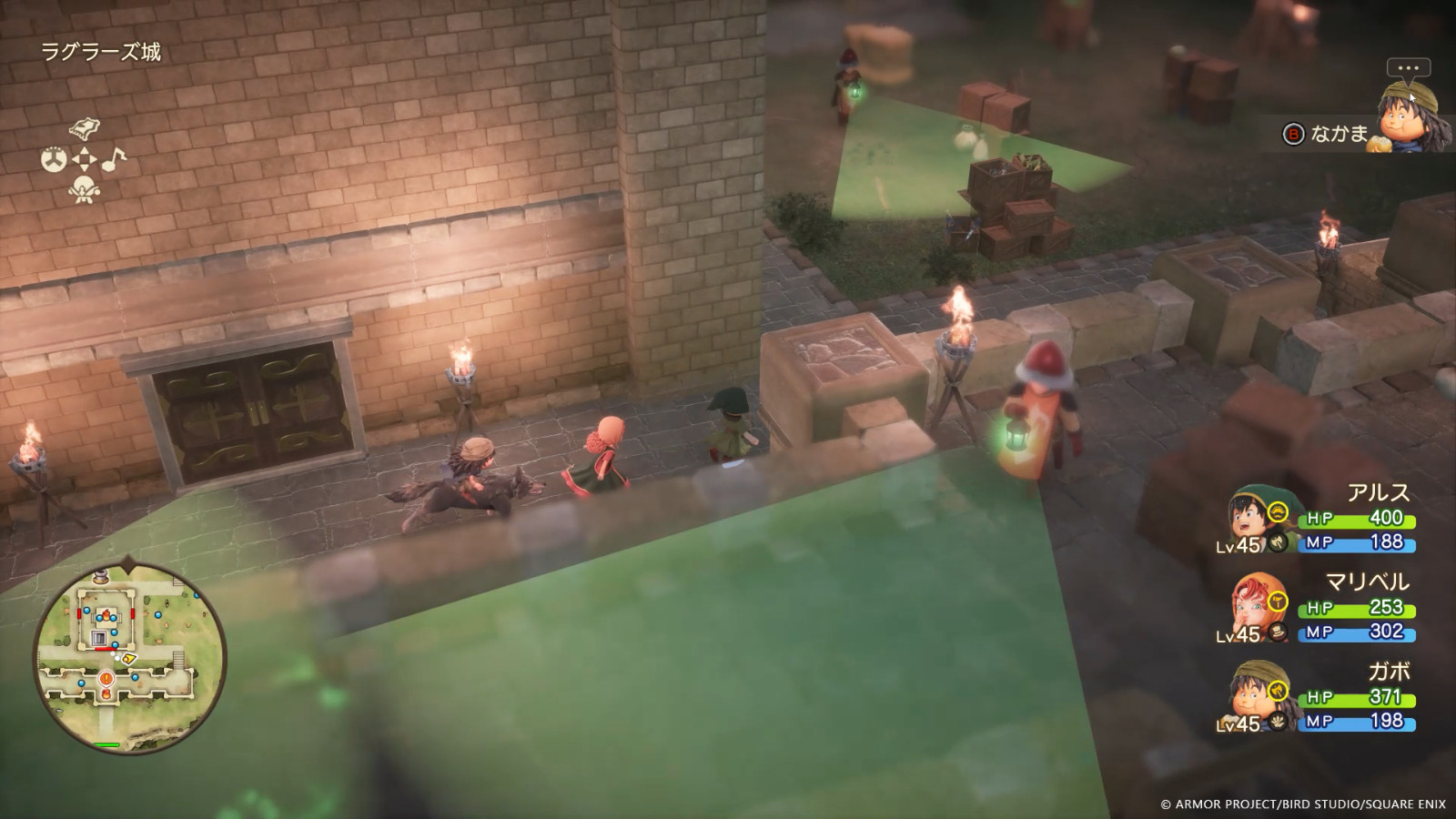Click the crown emblem icon left of the D-pad

(x=54, y=158)
